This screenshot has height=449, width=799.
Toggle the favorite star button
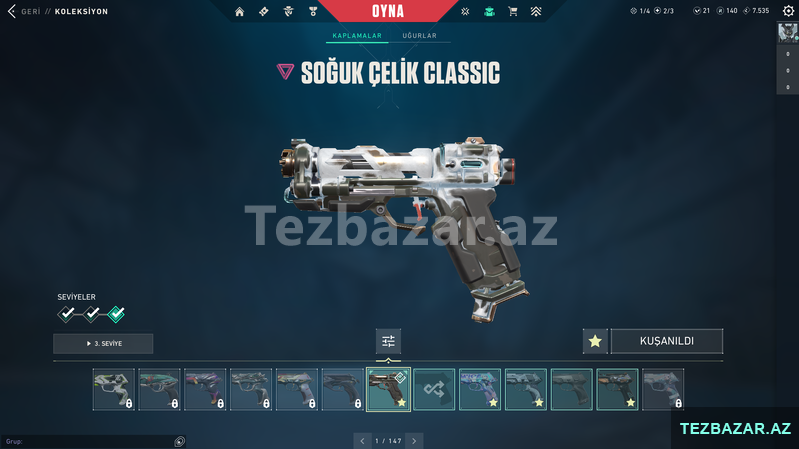[x=595, y=341]
